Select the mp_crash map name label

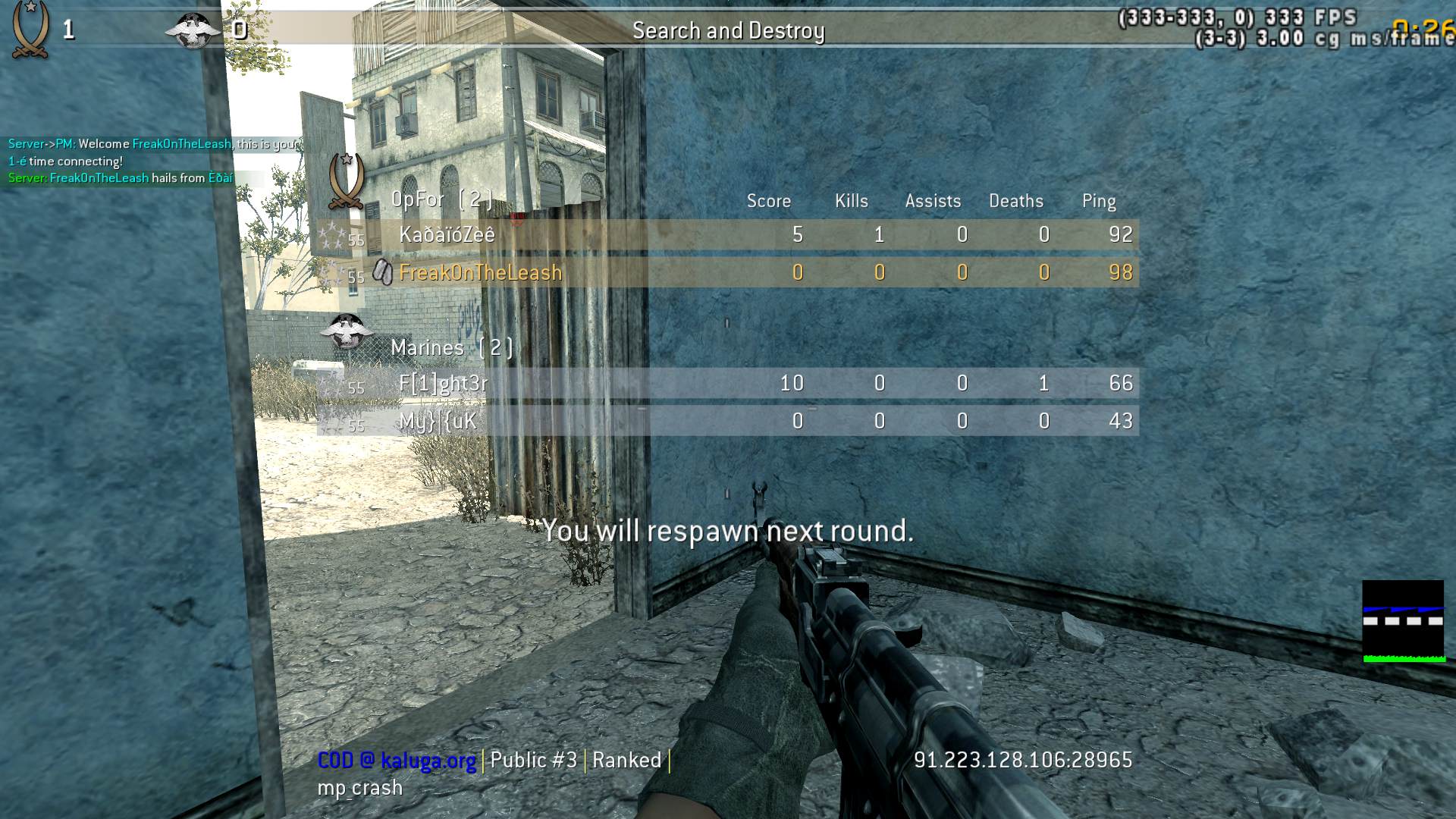pos(359,787)
